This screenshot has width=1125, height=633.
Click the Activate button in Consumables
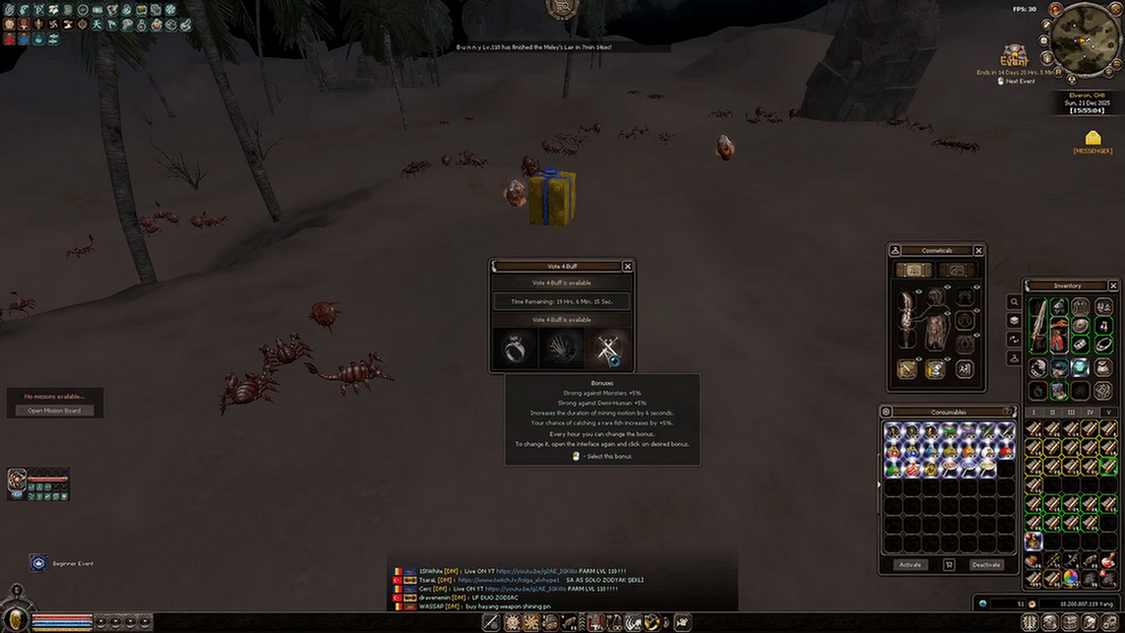click(910, 565)
